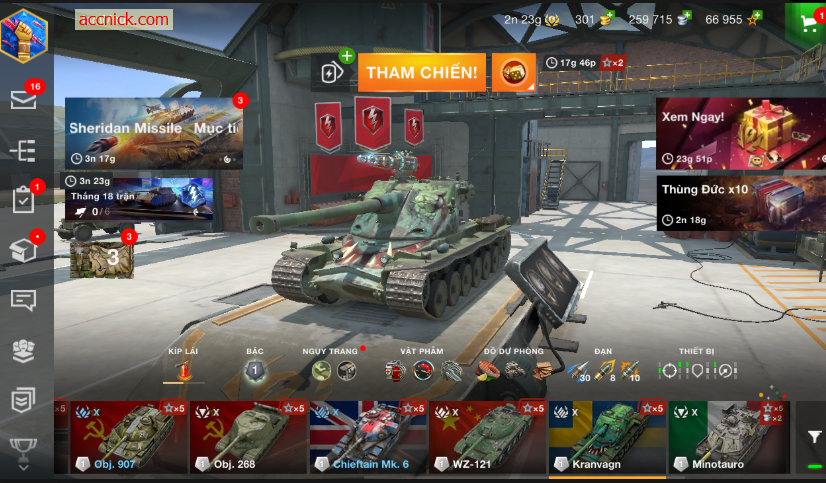Choose the Chieftain Mk. 6 tank

[369, 438]
